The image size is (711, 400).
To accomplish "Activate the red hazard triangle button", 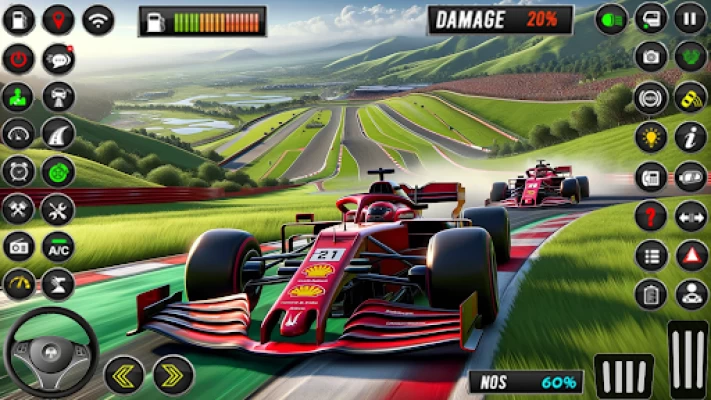I will click(x=690, y=255).
